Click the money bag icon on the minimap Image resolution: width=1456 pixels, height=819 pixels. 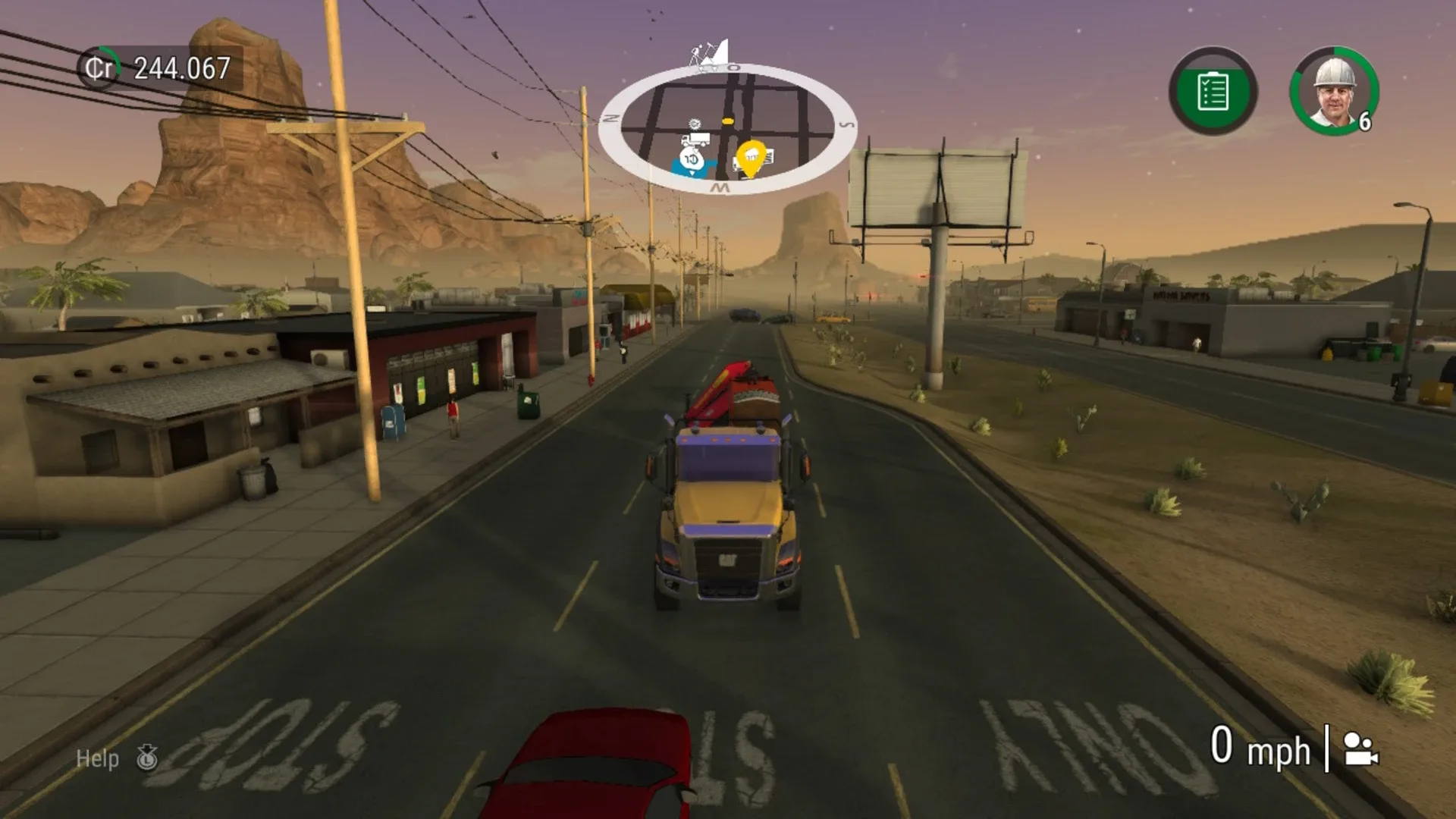692,159
